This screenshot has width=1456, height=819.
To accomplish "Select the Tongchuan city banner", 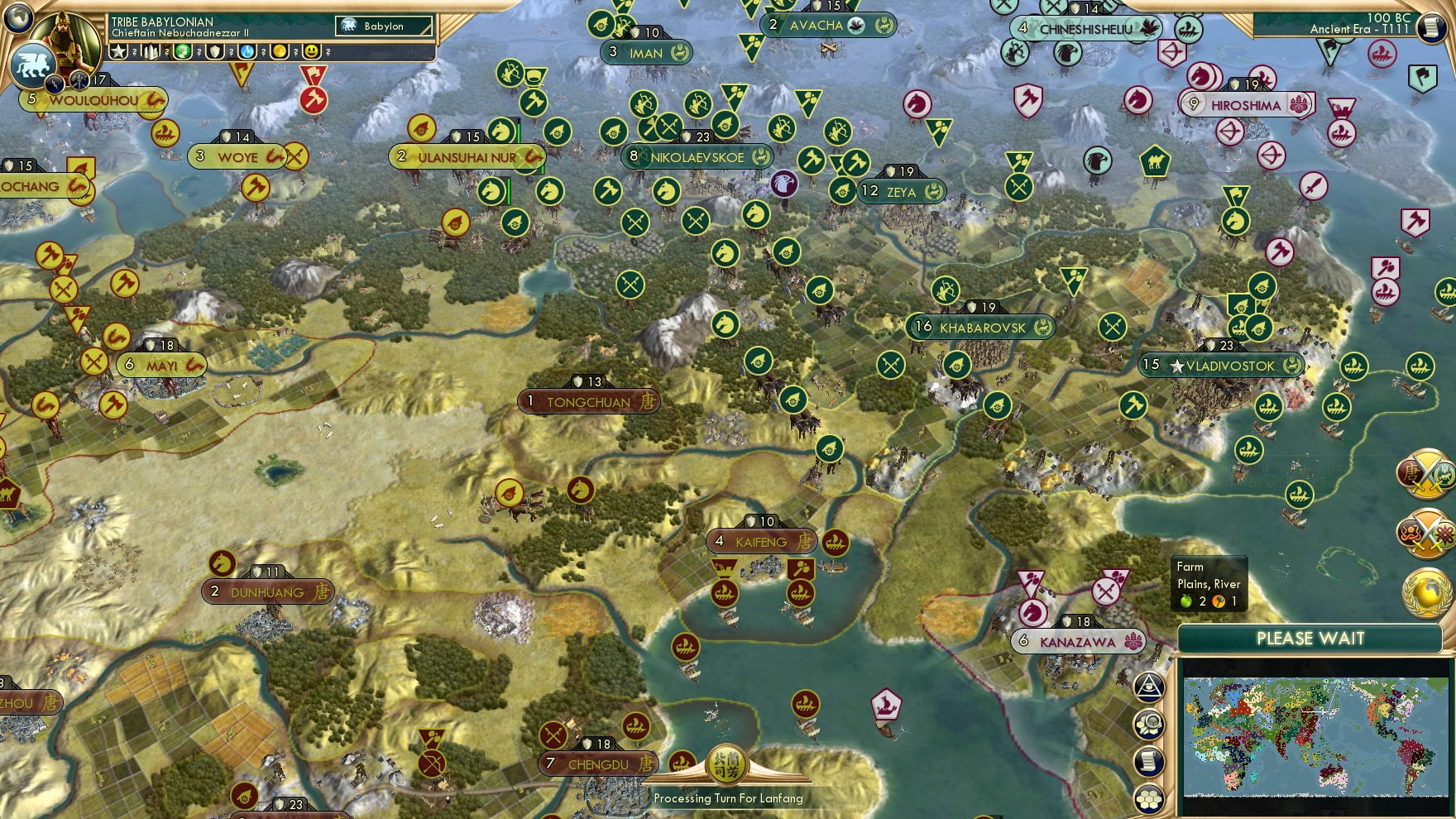I will pos(589,400).
